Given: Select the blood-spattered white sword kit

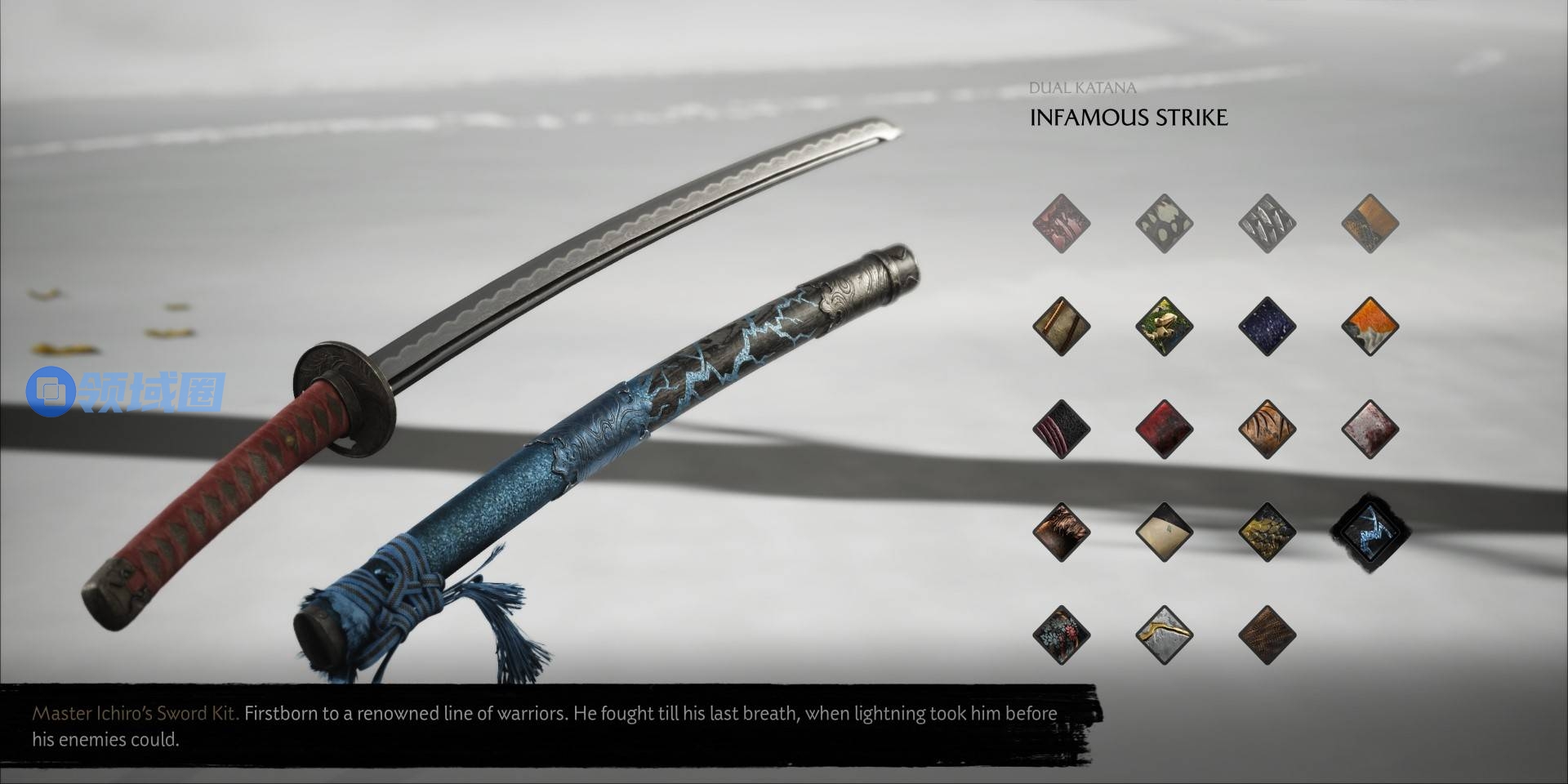Looking at the screenshot, I should tap(1370, 429).
